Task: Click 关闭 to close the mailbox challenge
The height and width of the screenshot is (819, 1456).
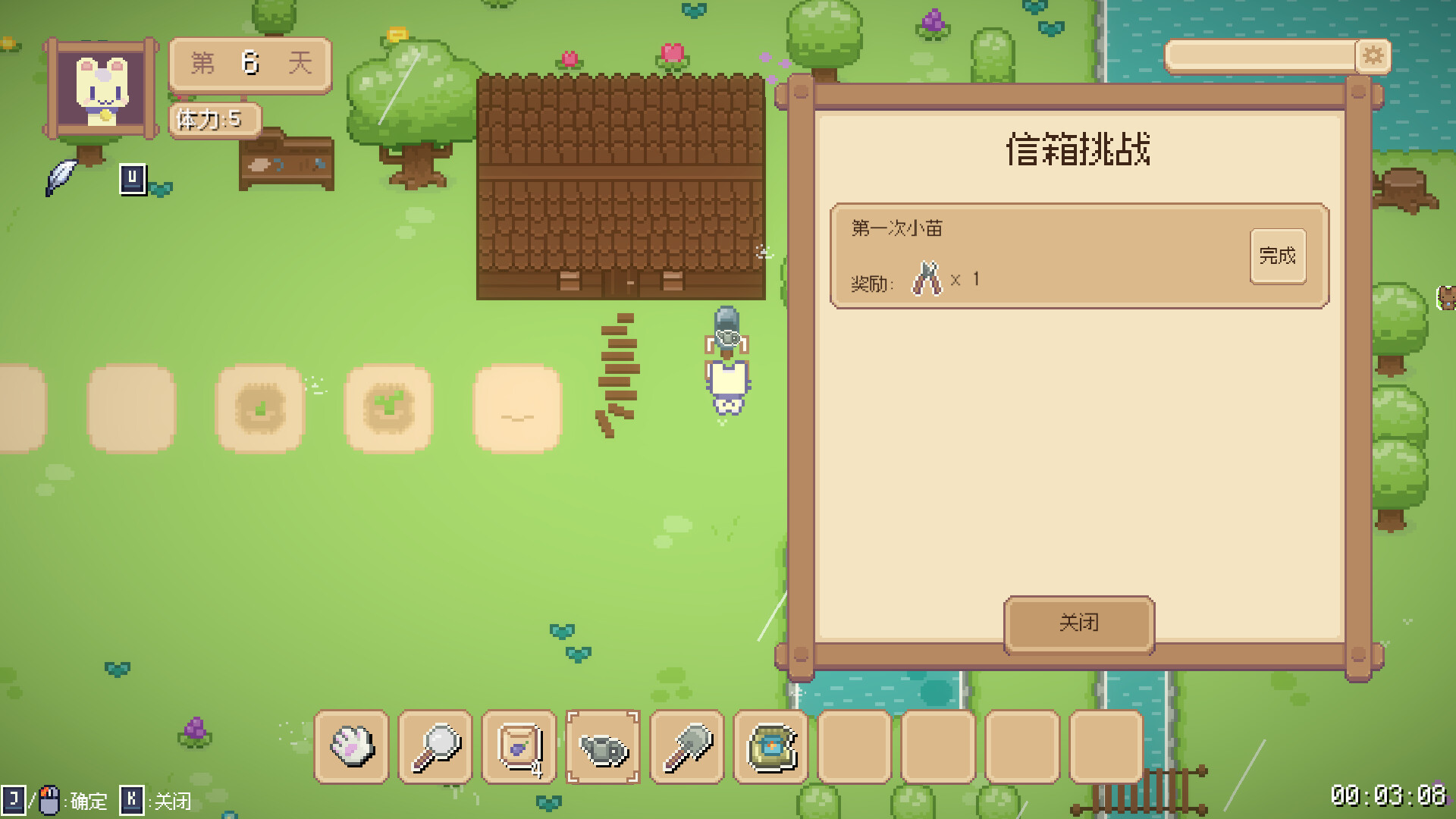Action: point(1078,622)
